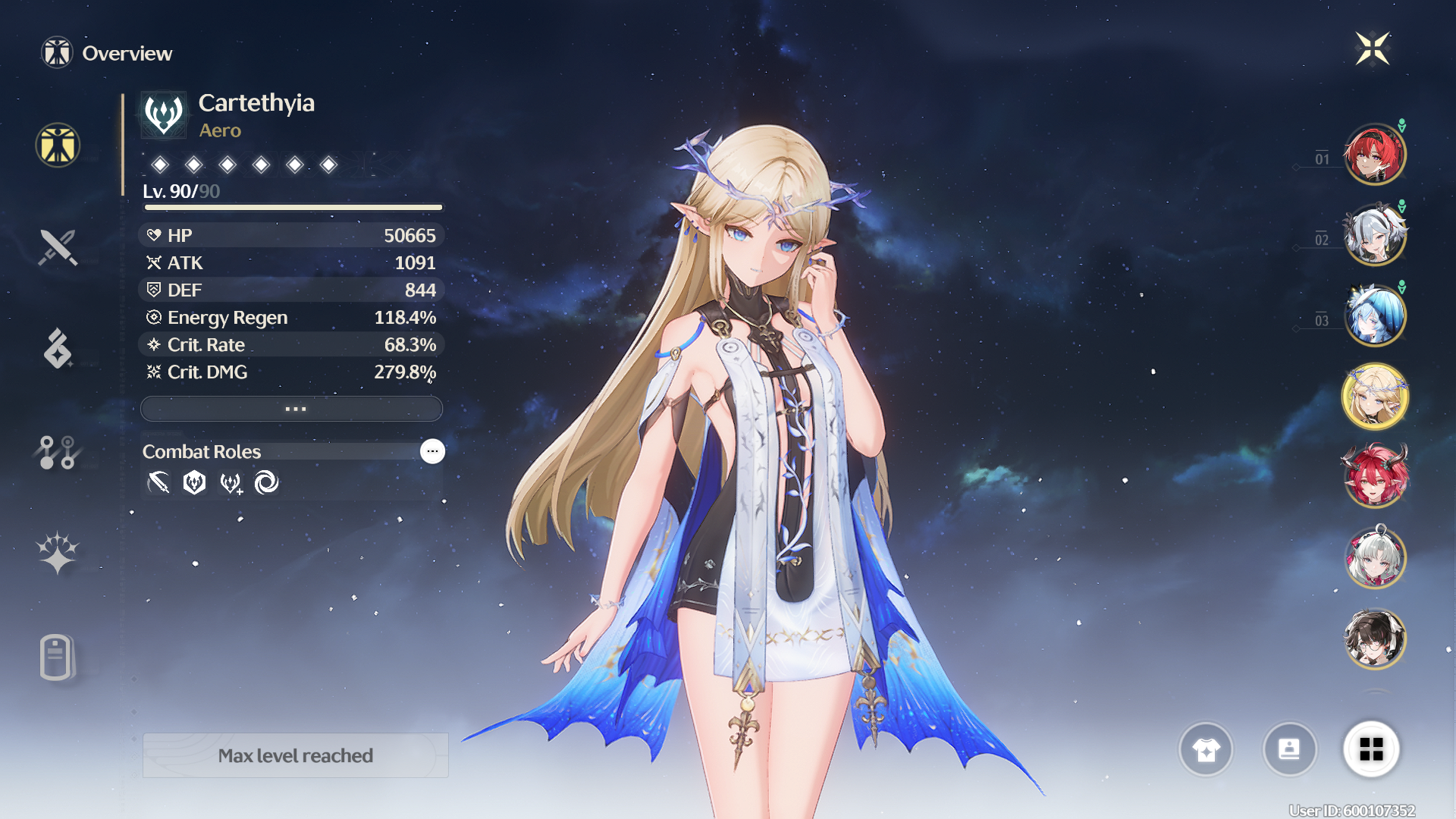Open the character profile card tab
This screenshot has height=819, width=1456.
58,657
